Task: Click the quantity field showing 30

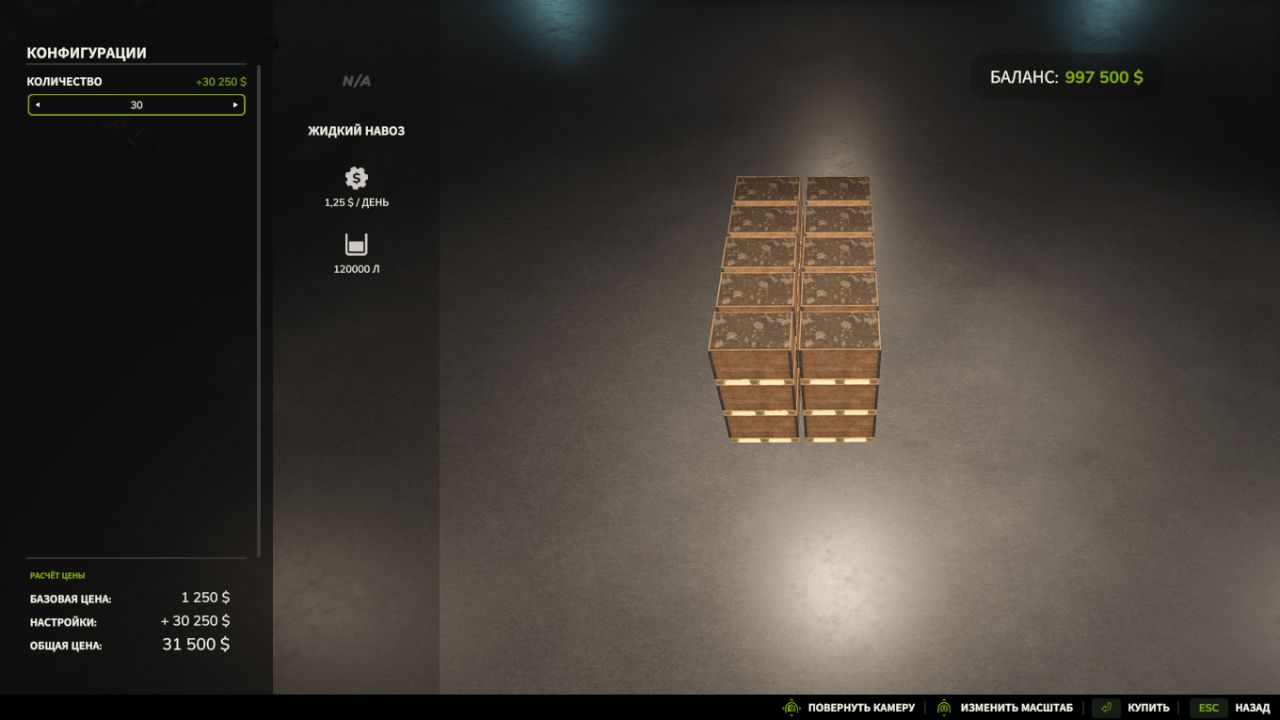Action: [137, 104]
